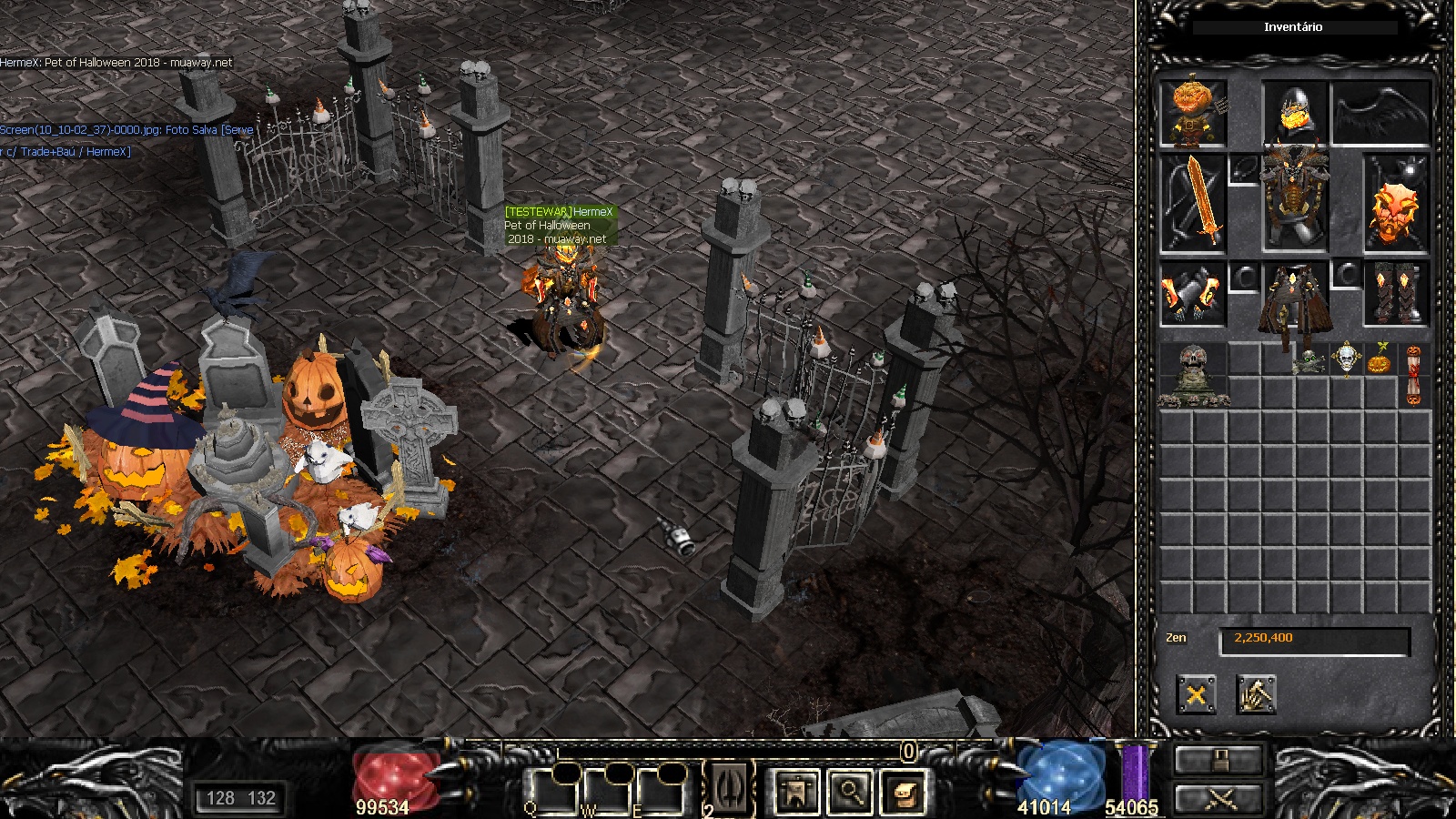Pick the skull and crossbones bag item
The width and height of the screenshot is (1456, 819).
(1310, 360)
